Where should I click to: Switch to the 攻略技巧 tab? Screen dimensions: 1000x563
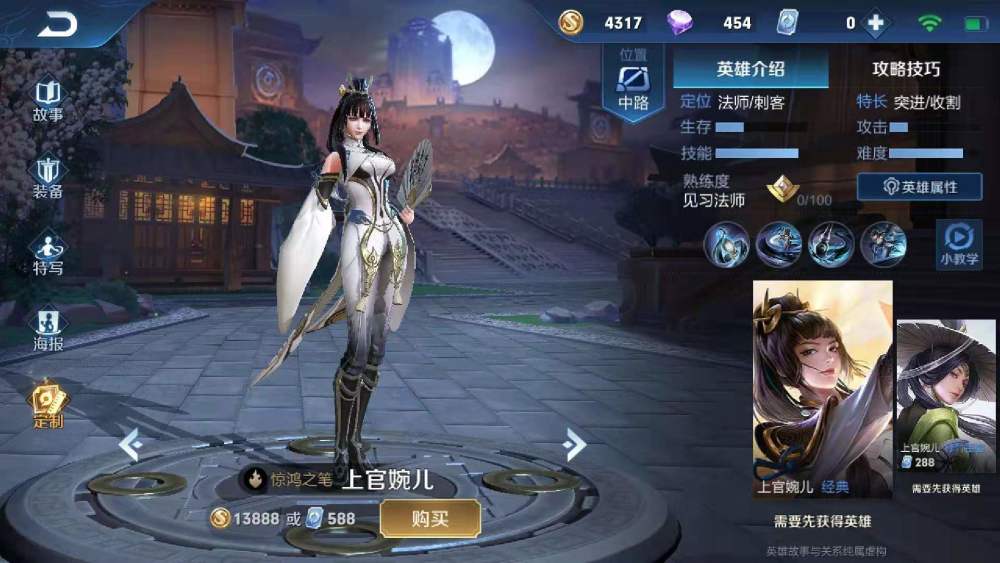[906, 69]
